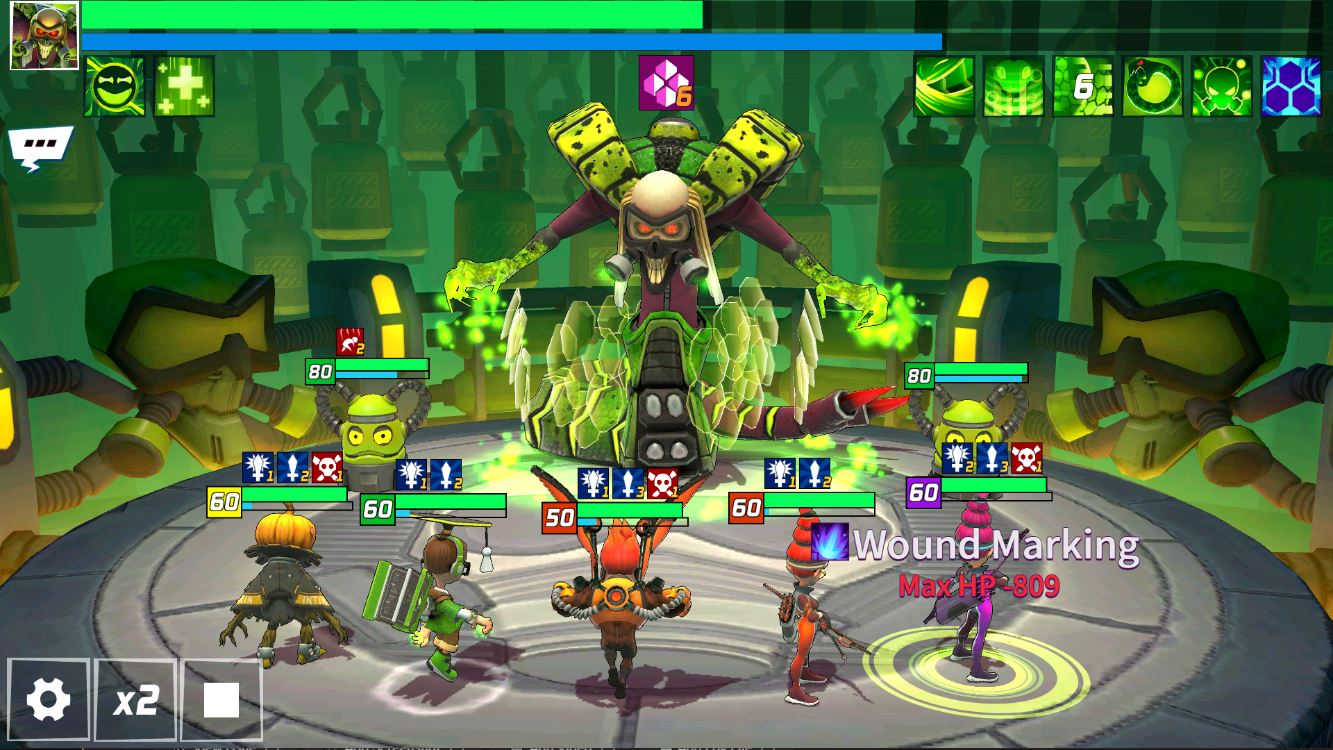Stop auto battle with the square button
Screen dimensions: 1333x750
(221, 699)
